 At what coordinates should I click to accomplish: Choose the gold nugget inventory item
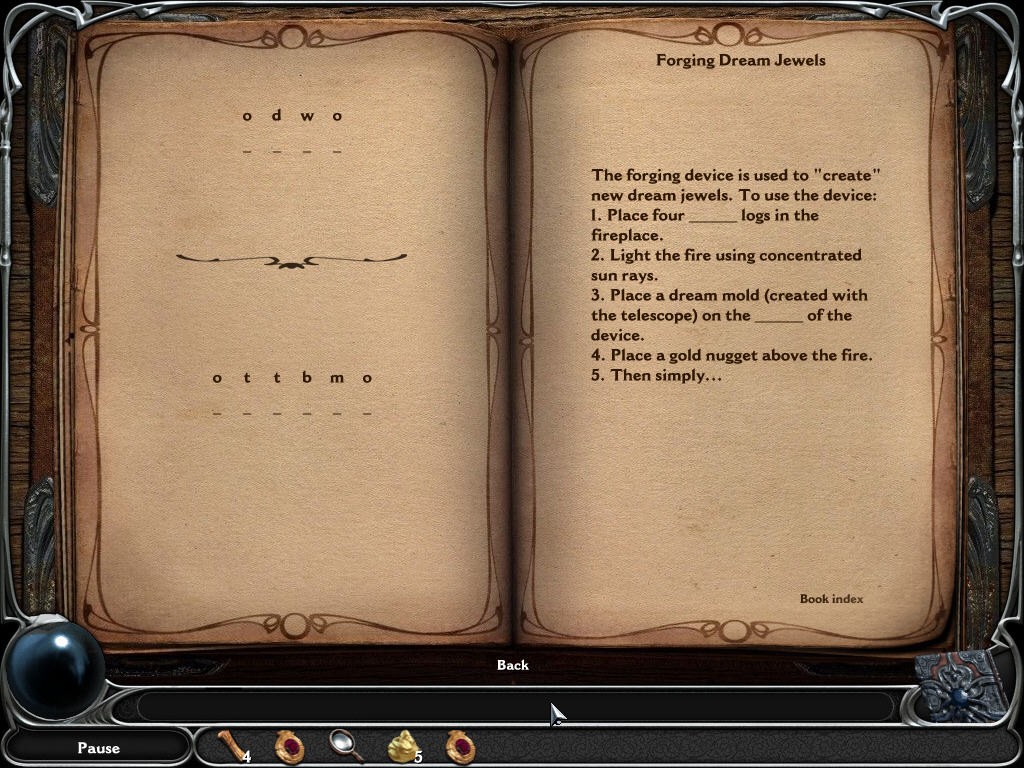(403, 746)
